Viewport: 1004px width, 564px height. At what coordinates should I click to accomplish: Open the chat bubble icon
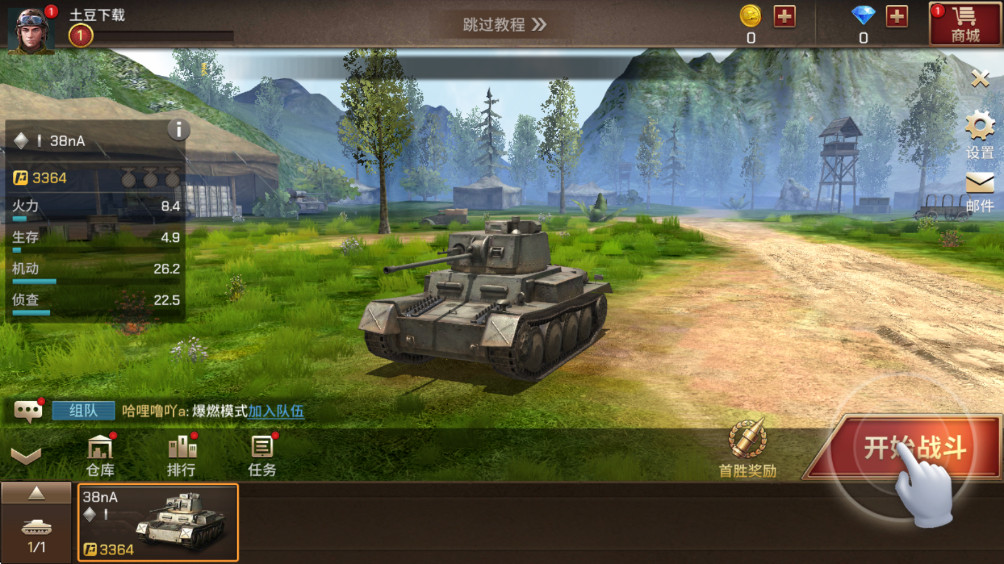(28, 410)
